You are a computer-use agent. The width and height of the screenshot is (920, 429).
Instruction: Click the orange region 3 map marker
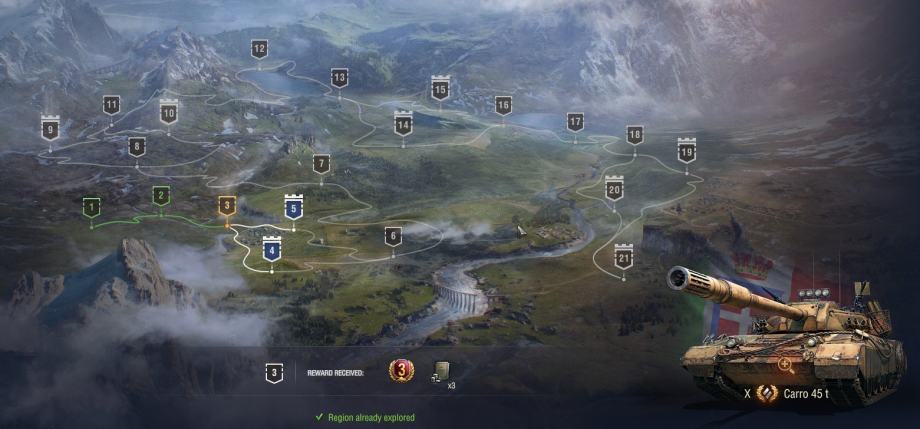pos(227,206)
